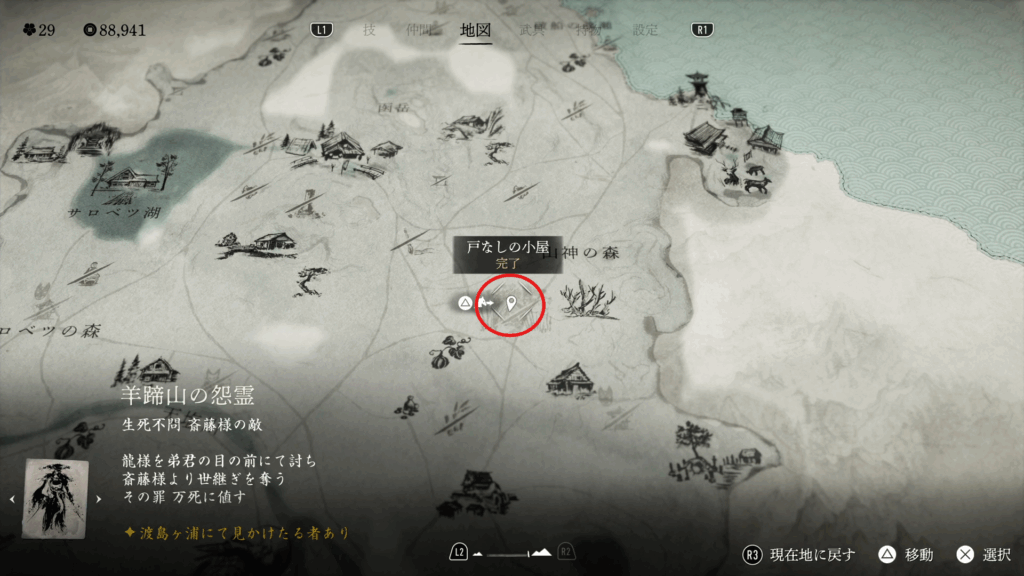Viewport: 1024px width, 576px height.
Task: Select the 渡島ヶ浦 sighting clue line
Action: tap(236, 532)
